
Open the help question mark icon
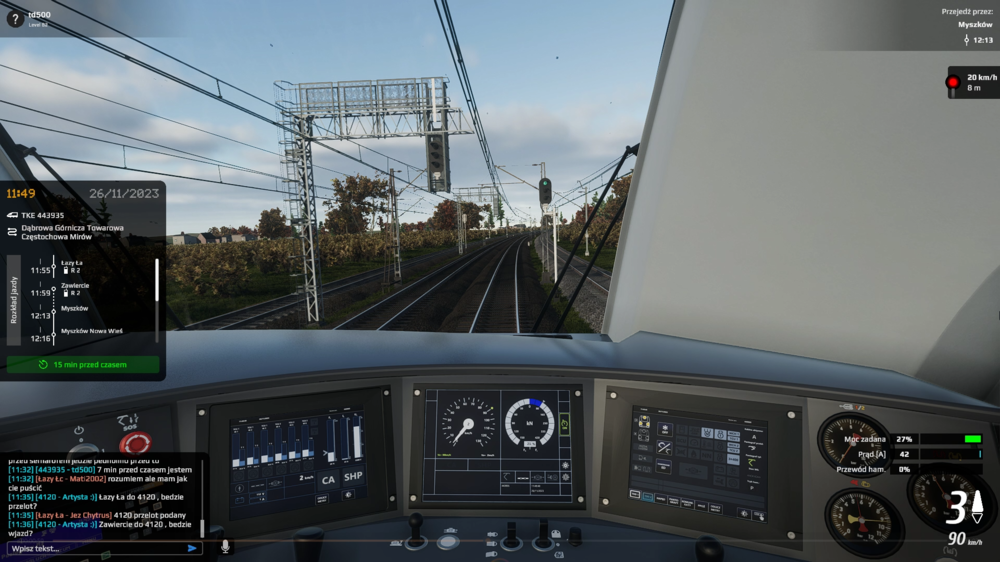(x=15, y=17)
